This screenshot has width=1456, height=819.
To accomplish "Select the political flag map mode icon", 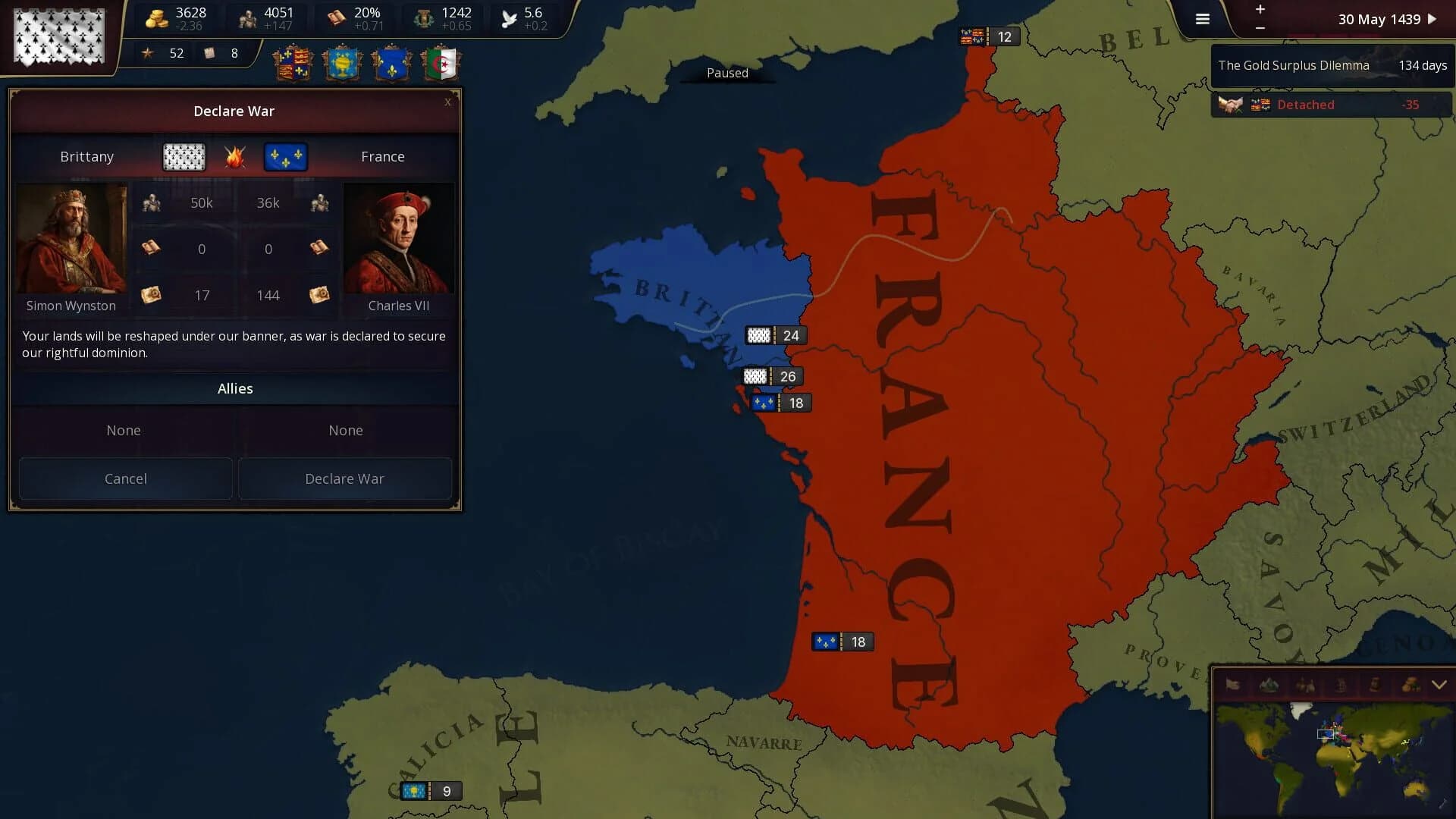I will (1232, 683).
